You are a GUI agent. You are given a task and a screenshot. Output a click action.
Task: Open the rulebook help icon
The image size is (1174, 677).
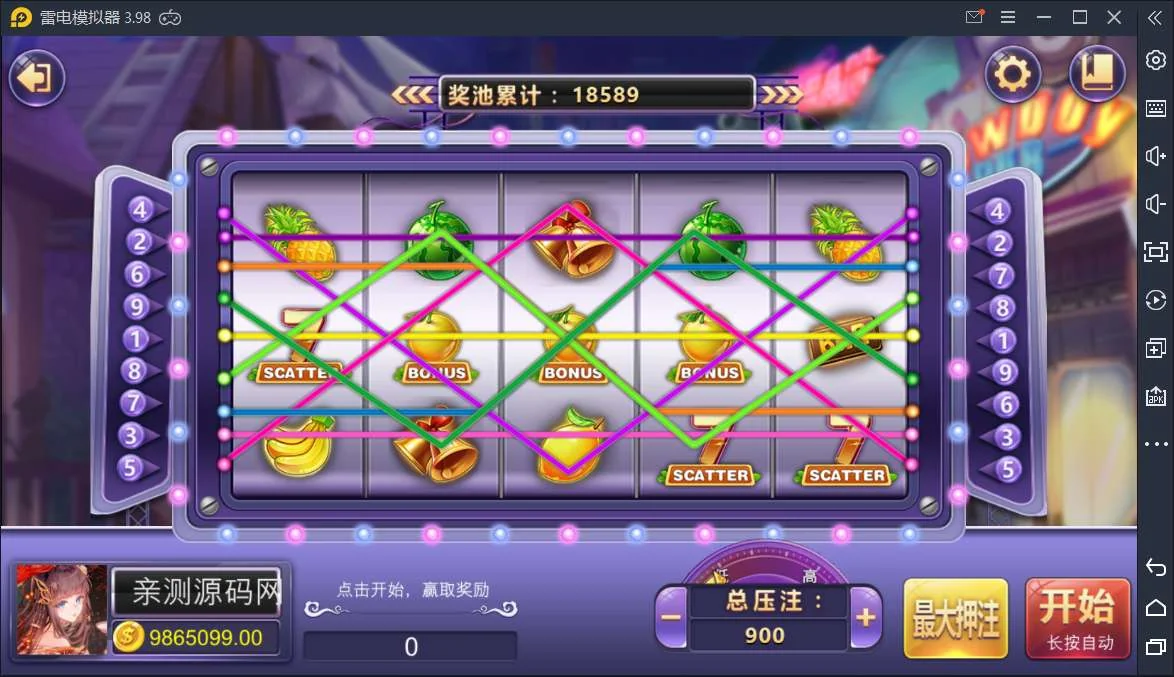tap(1097, 75)
